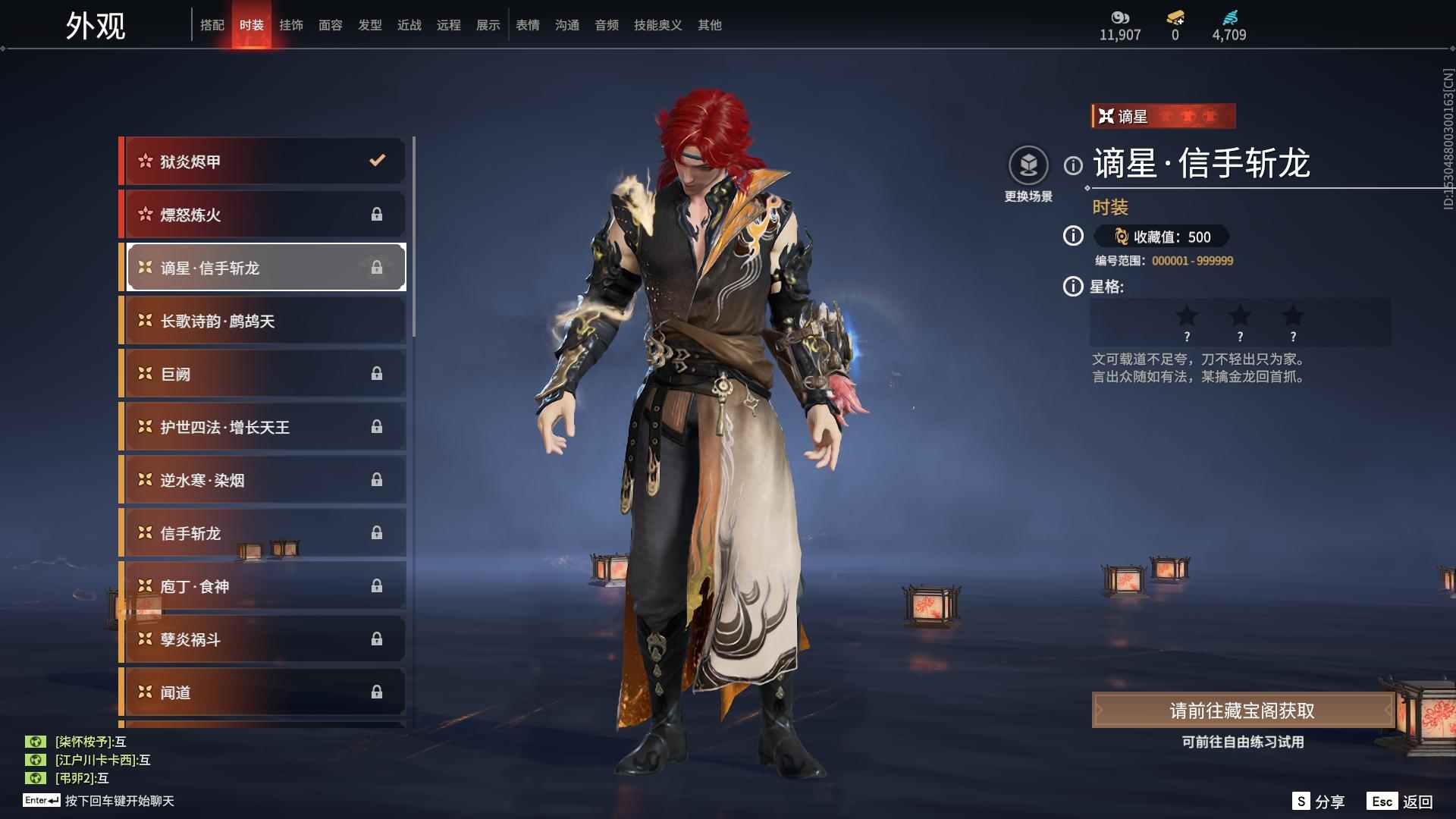Switch to the 面容 tab
Viewport: 1456px width, 819px height.
point(331,25)
